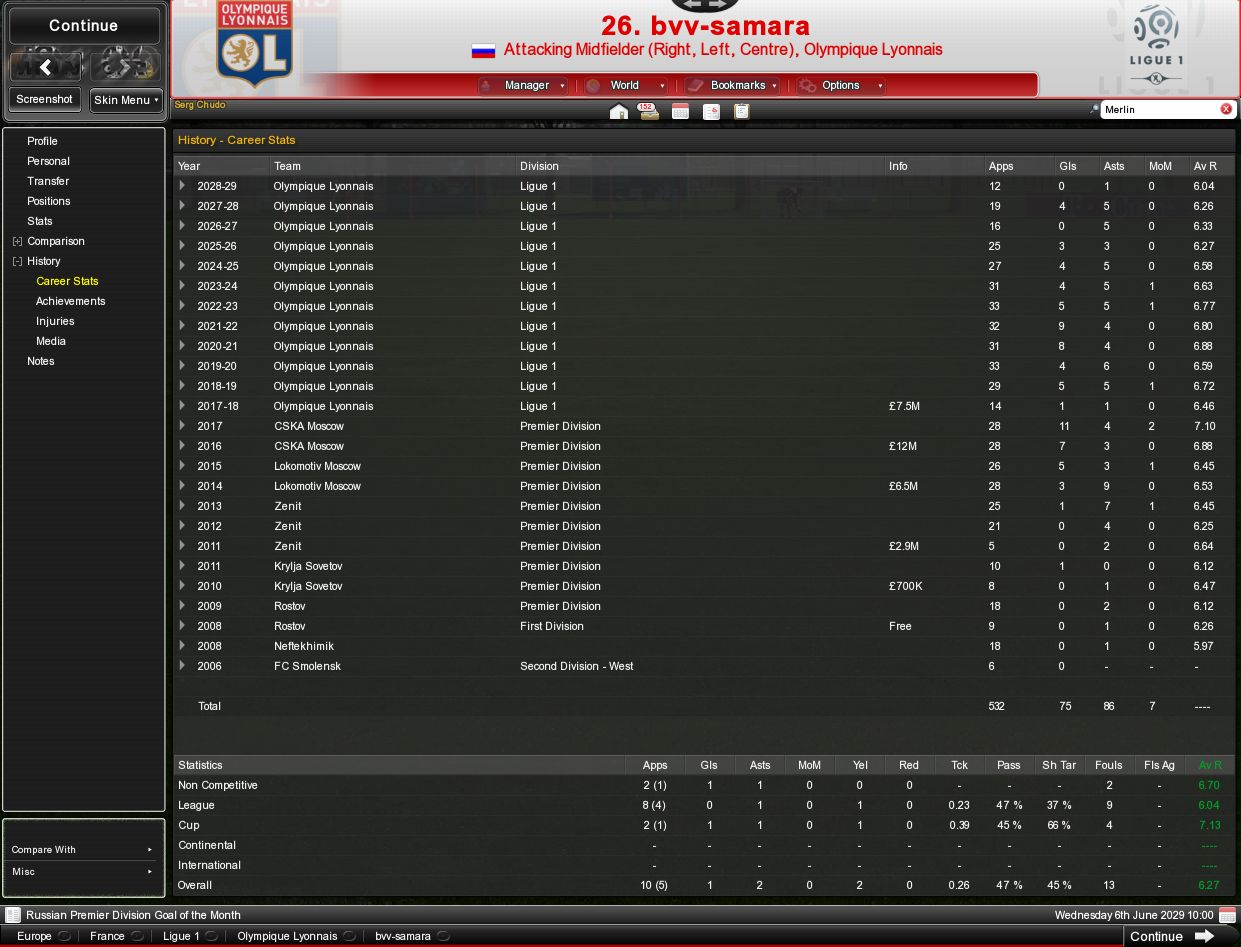Follow the Olympique Lyonnais breadcrumb link

coord(287,936)
